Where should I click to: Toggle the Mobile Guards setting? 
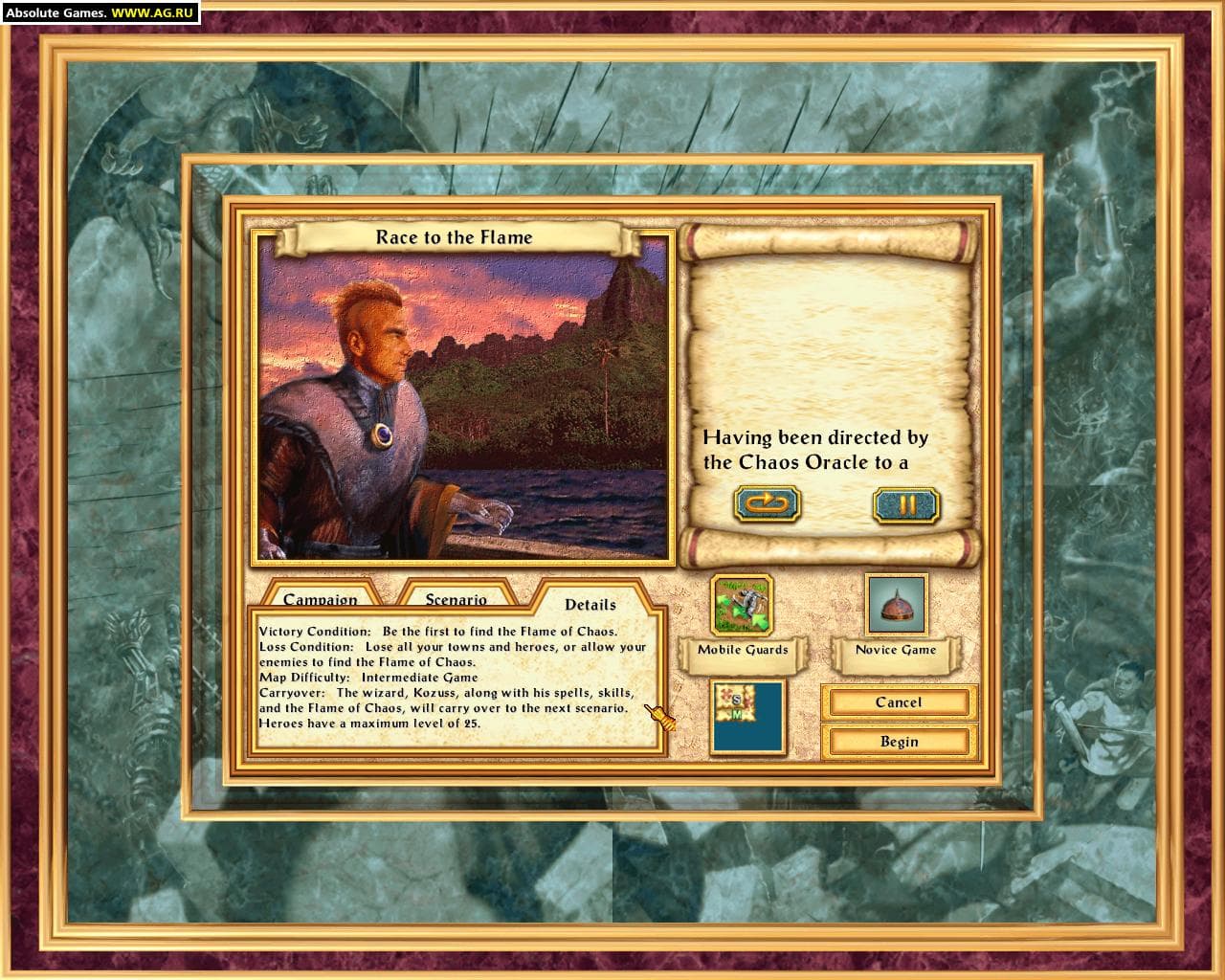coord(744,603)
